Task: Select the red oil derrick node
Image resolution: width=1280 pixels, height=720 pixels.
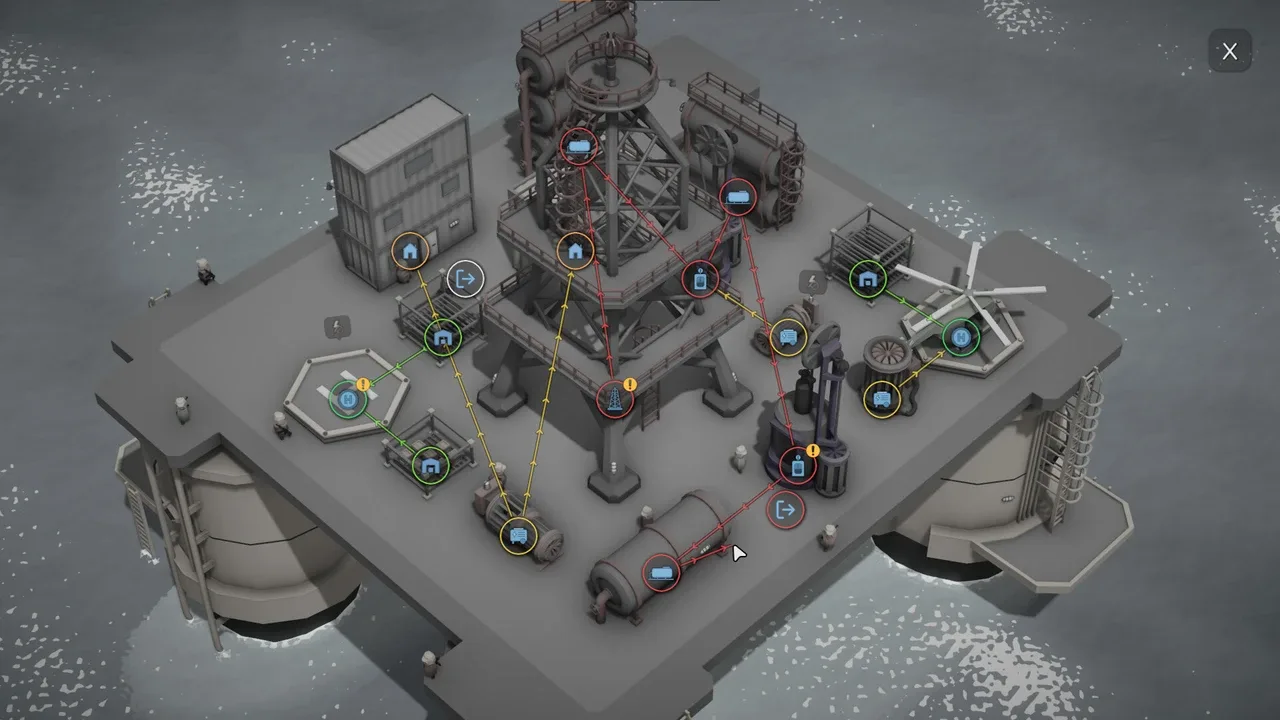Action: [615, 398]
